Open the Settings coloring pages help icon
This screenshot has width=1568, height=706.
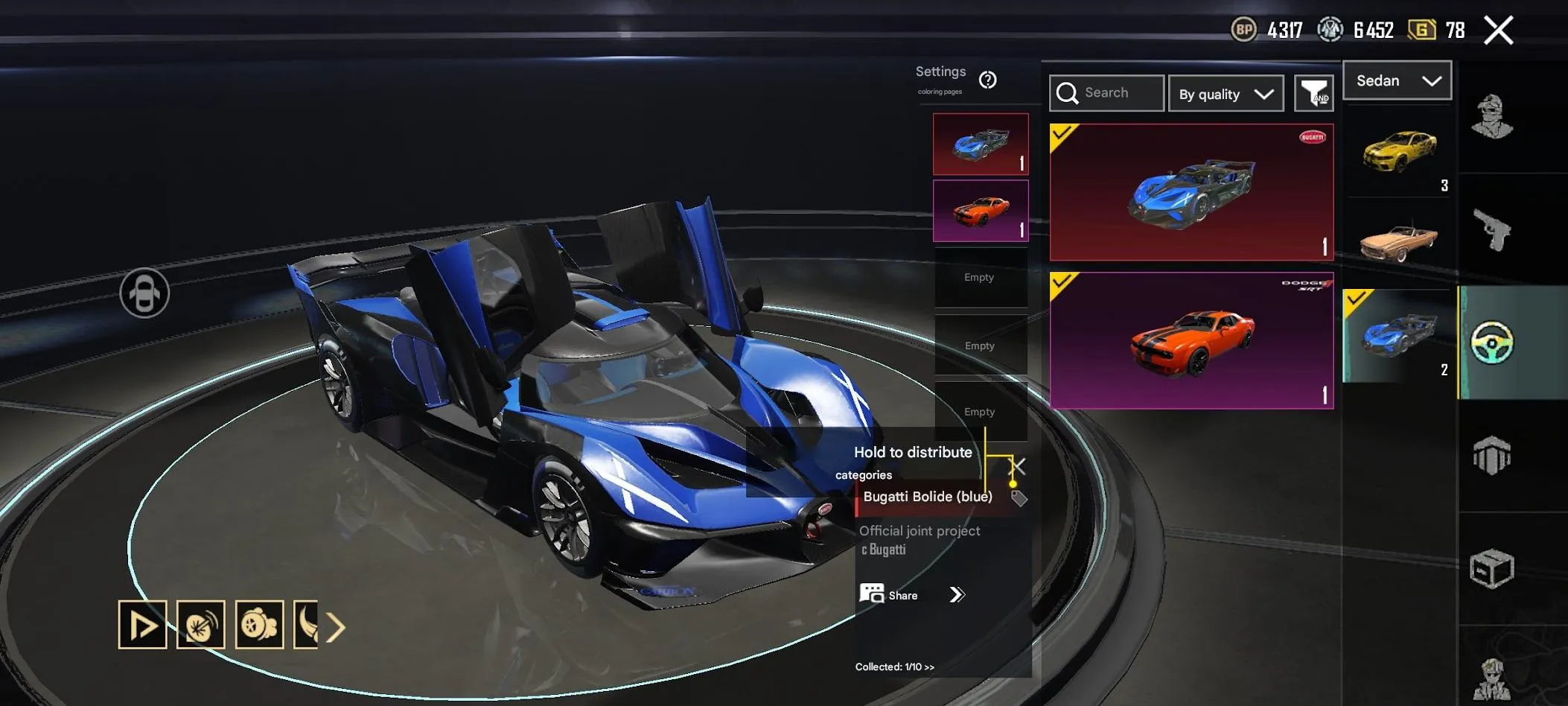[989, 80]
